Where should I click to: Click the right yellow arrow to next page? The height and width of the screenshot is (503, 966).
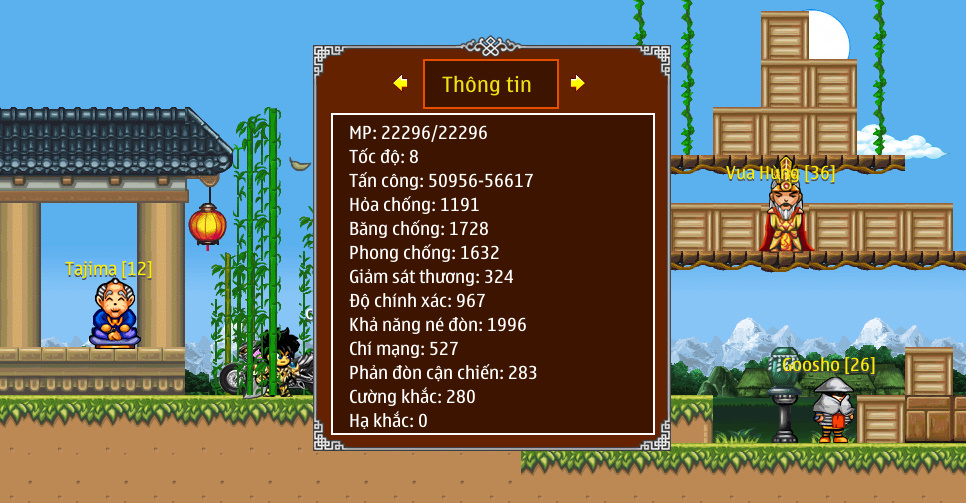pyautogui.click(x=577, y=83)
